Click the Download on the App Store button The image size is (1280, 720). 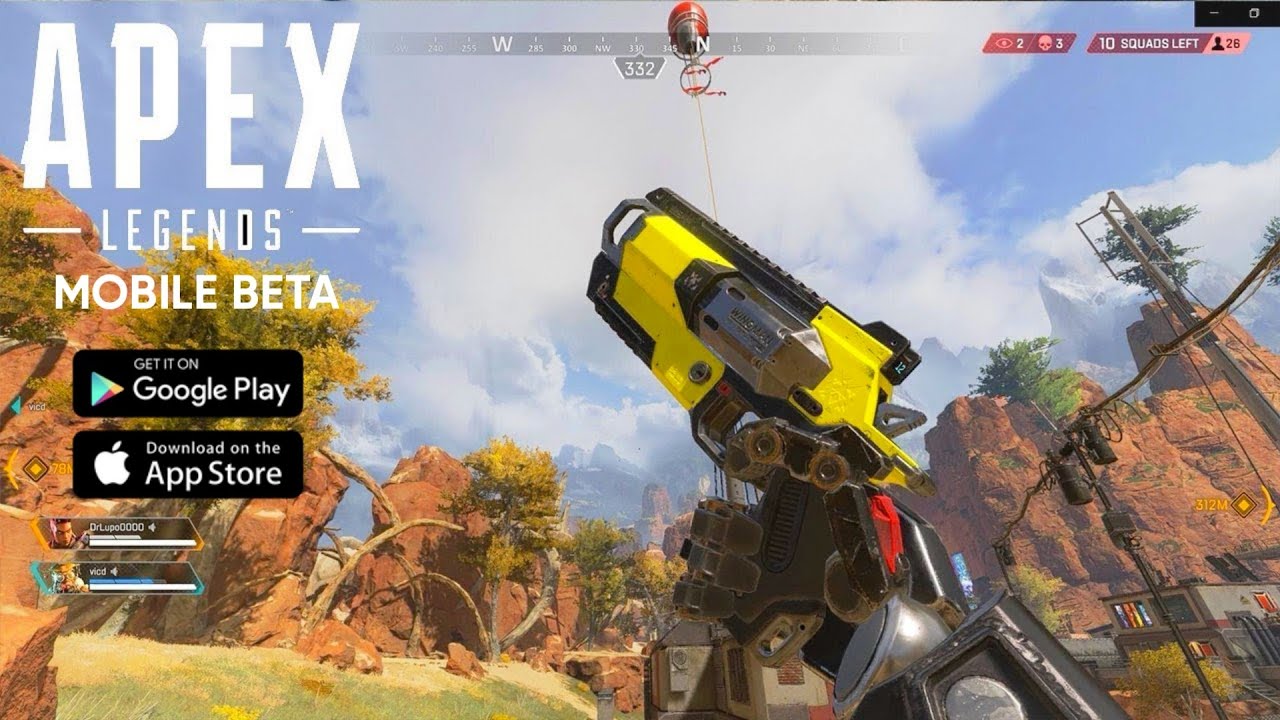click(186, 461)
